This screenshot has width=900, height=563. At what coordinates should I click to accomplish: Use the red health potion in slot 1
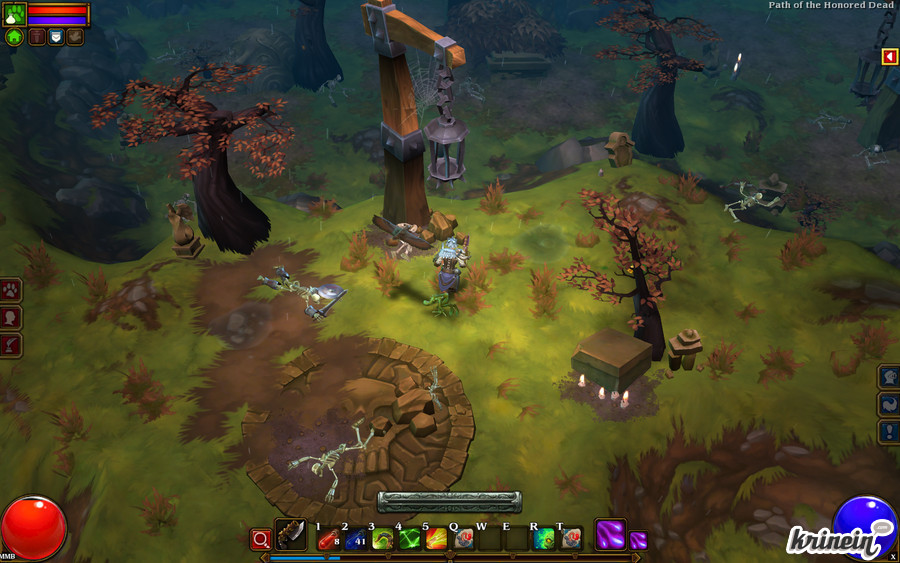(327, 539)
